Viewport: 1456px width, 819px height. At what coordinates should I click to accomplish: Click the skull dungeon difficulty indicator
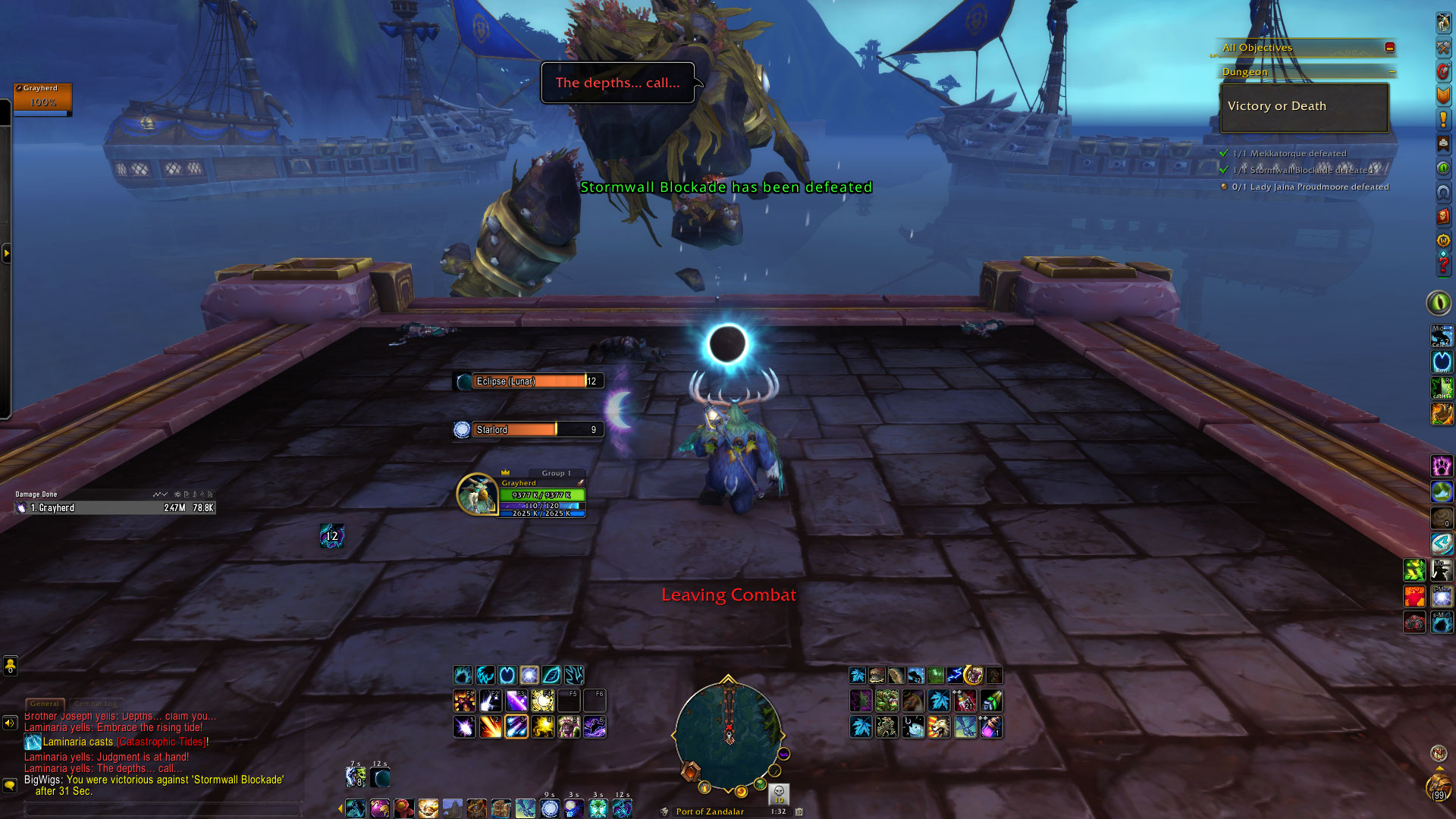click(x=779, y=792)
